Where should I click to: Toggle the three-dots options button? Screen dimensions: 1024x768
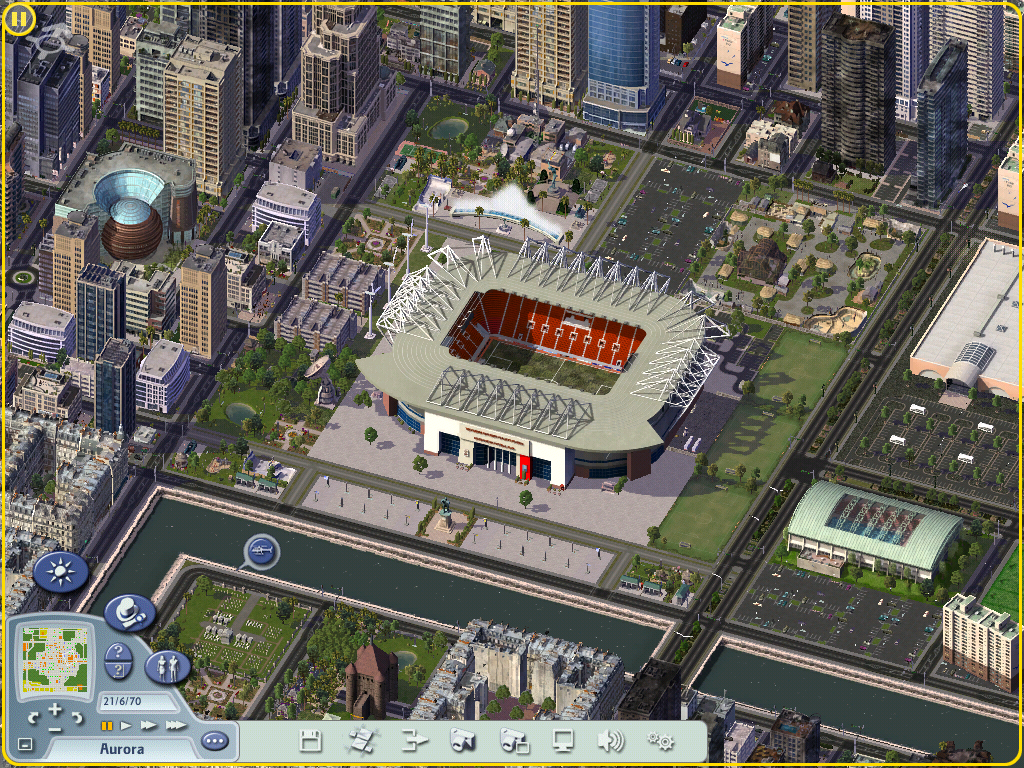click(214, 741)
